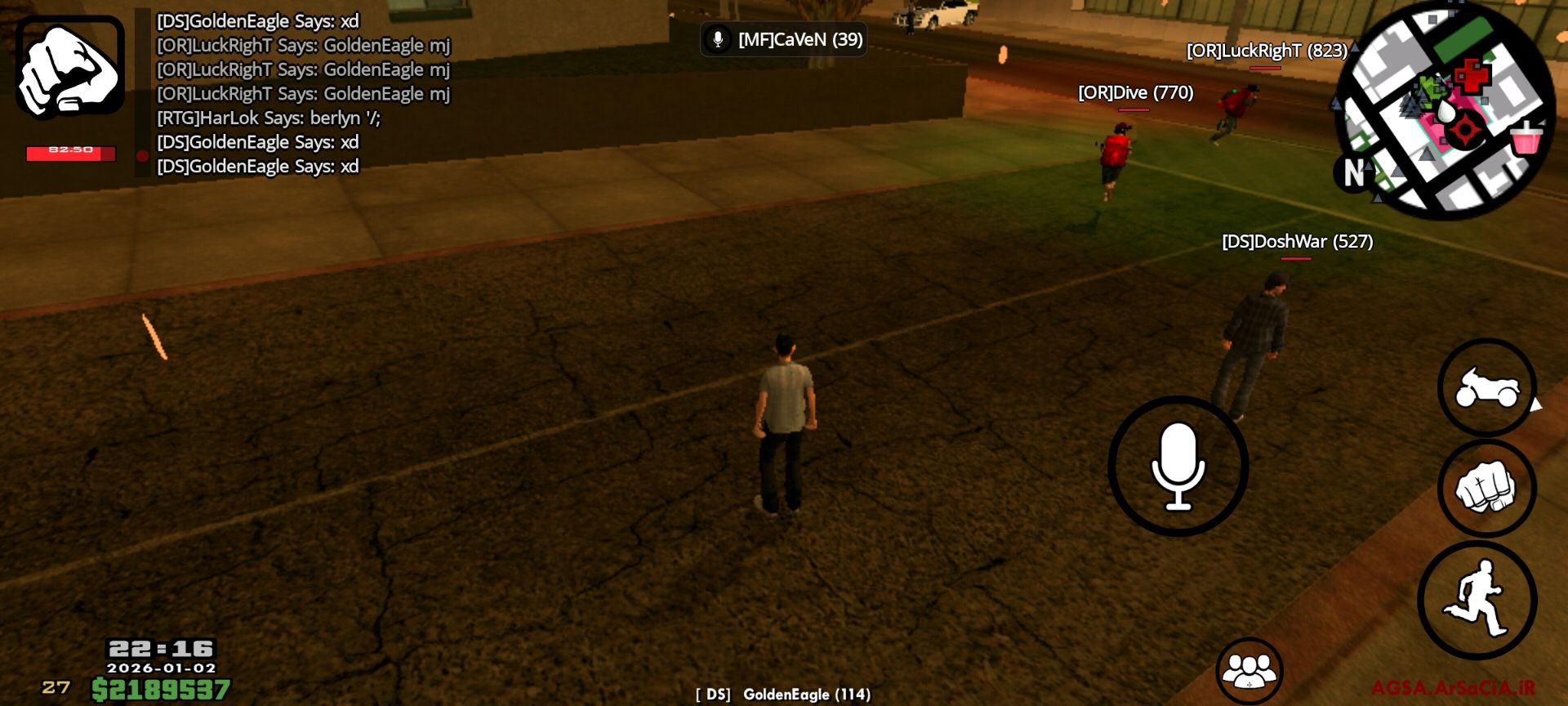Viewport: 1568px width, 706px height.
Task: Tap the fist weapon icon
Action: point(70,67)
